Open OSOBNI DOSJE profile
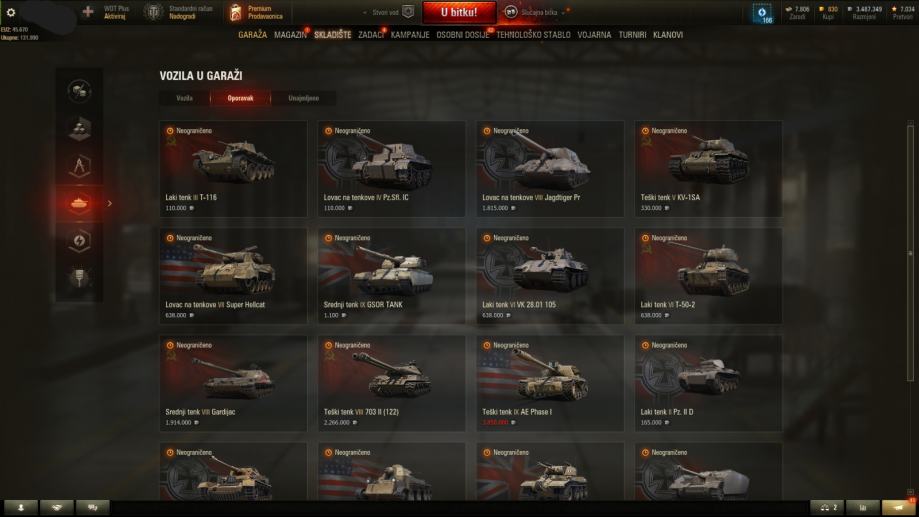Viewport: 919px width, 517px height. click(x=464, y=35)
